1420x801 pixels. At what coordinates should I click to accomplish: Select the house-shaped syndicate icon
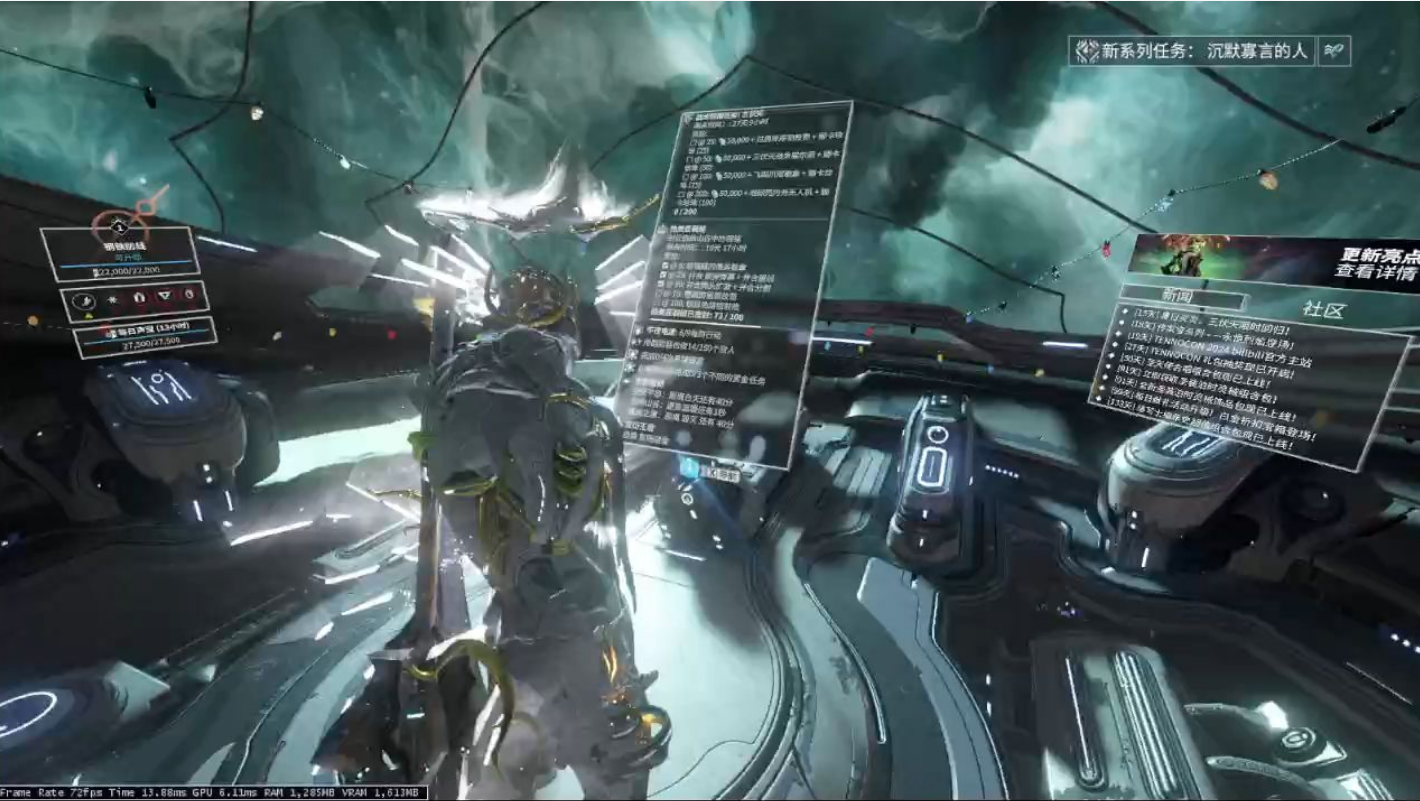click(139, 298)
